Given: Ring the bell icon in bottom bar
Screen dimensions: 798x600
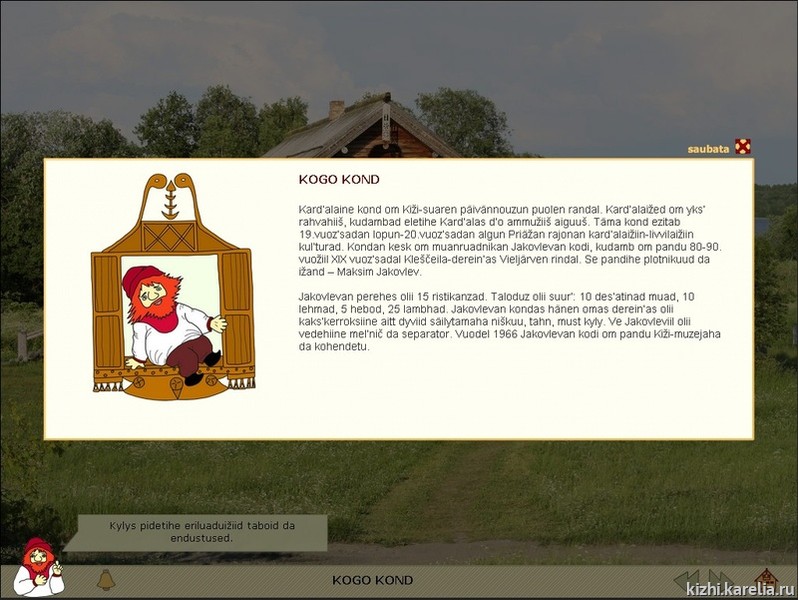Looking at the screenshot, I should pyautogui.click(x=105, y=579).
